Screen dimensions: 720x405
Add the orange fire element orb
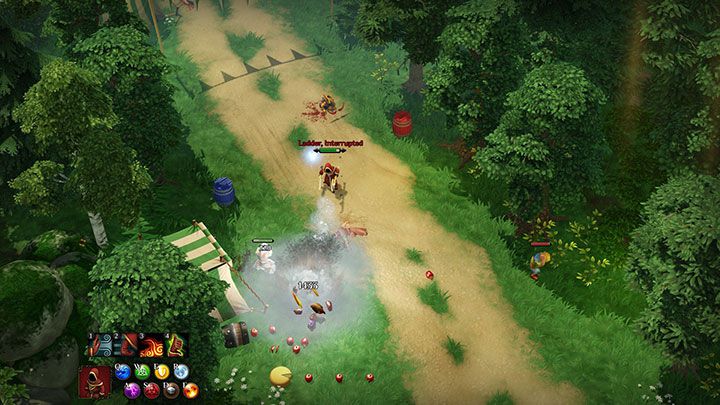point(190,390)
